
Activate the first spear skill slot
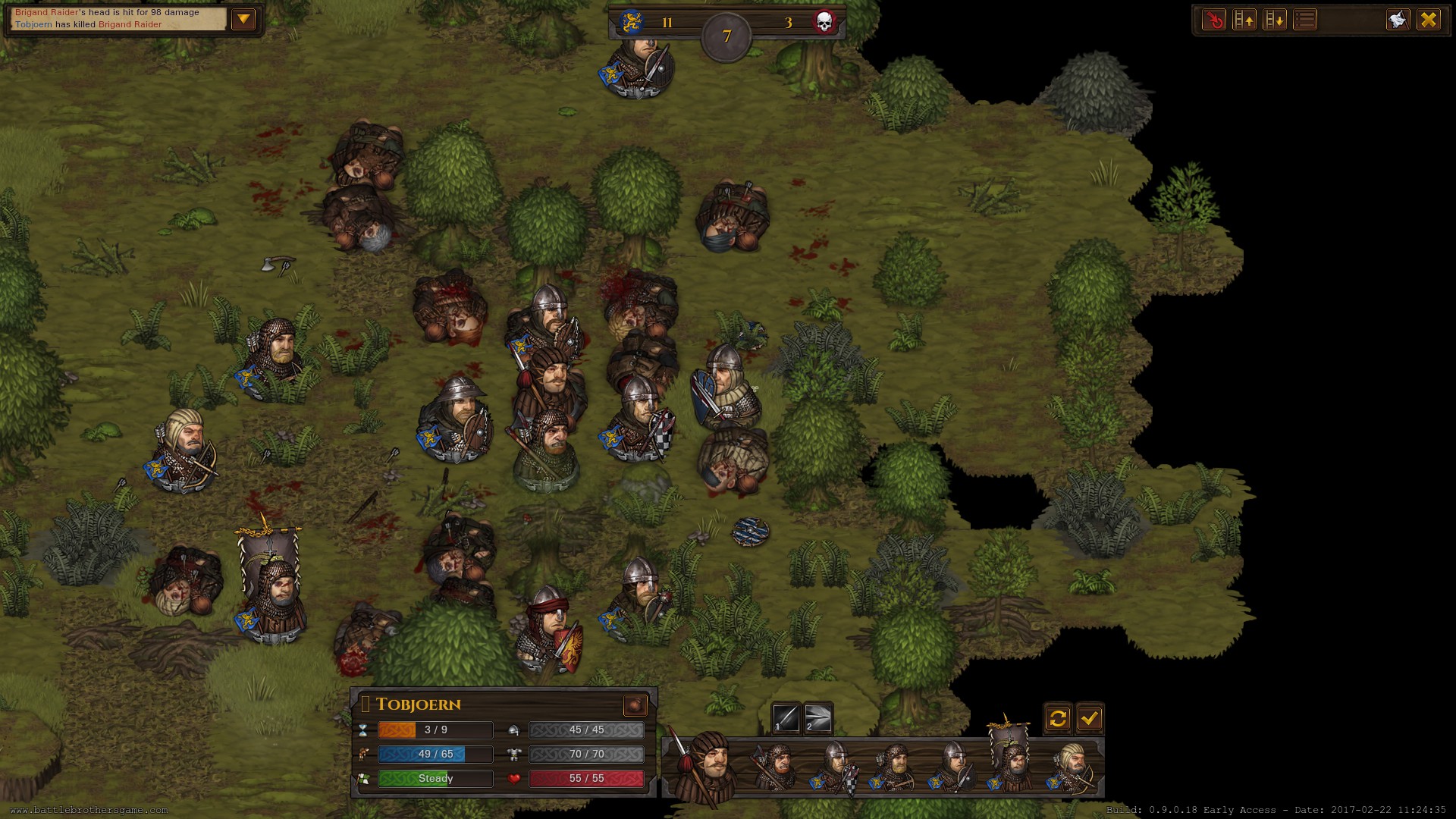click(x=786, y=718)
